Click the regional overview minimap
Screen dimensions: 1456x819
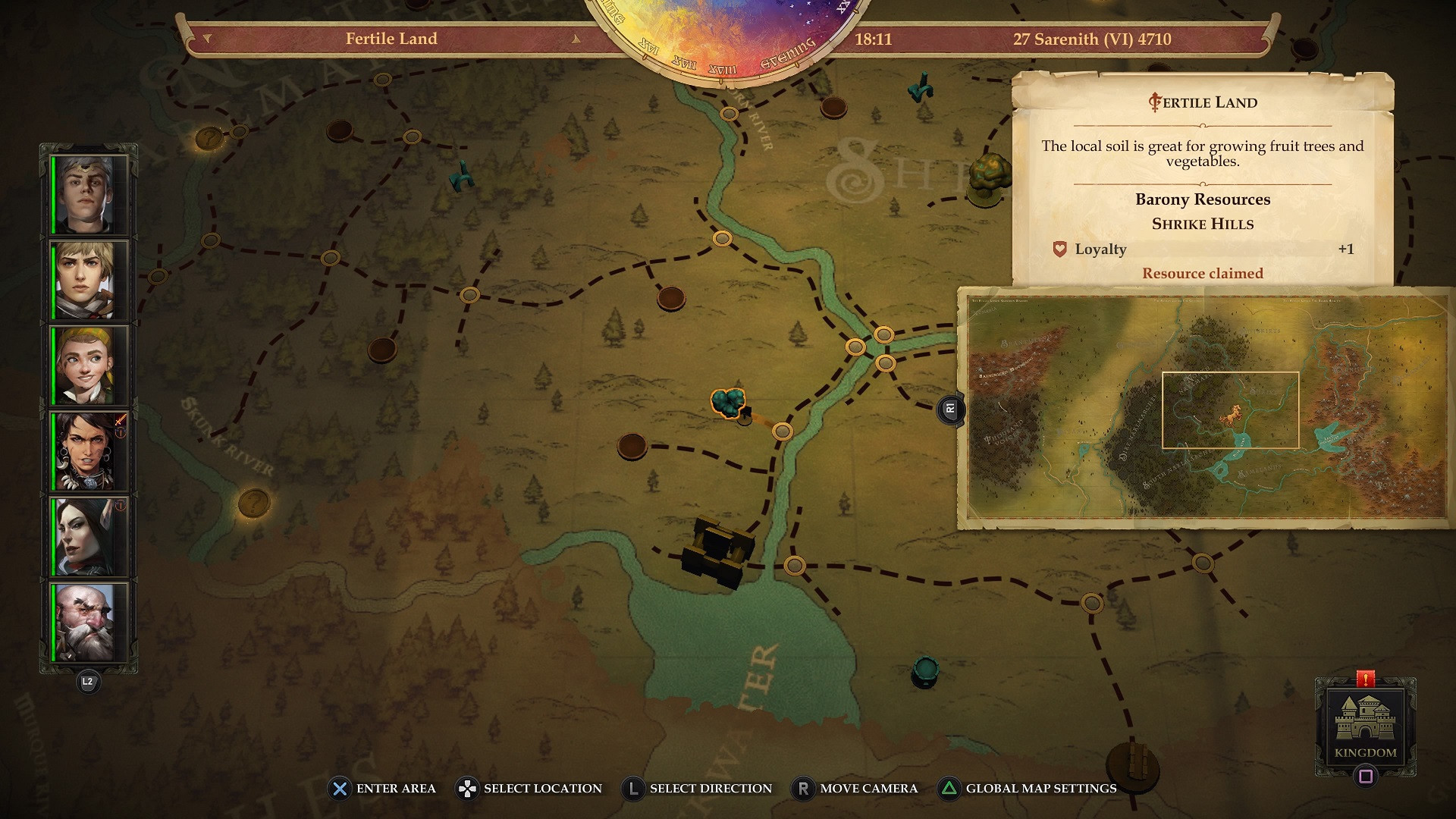click(1206, 408)
